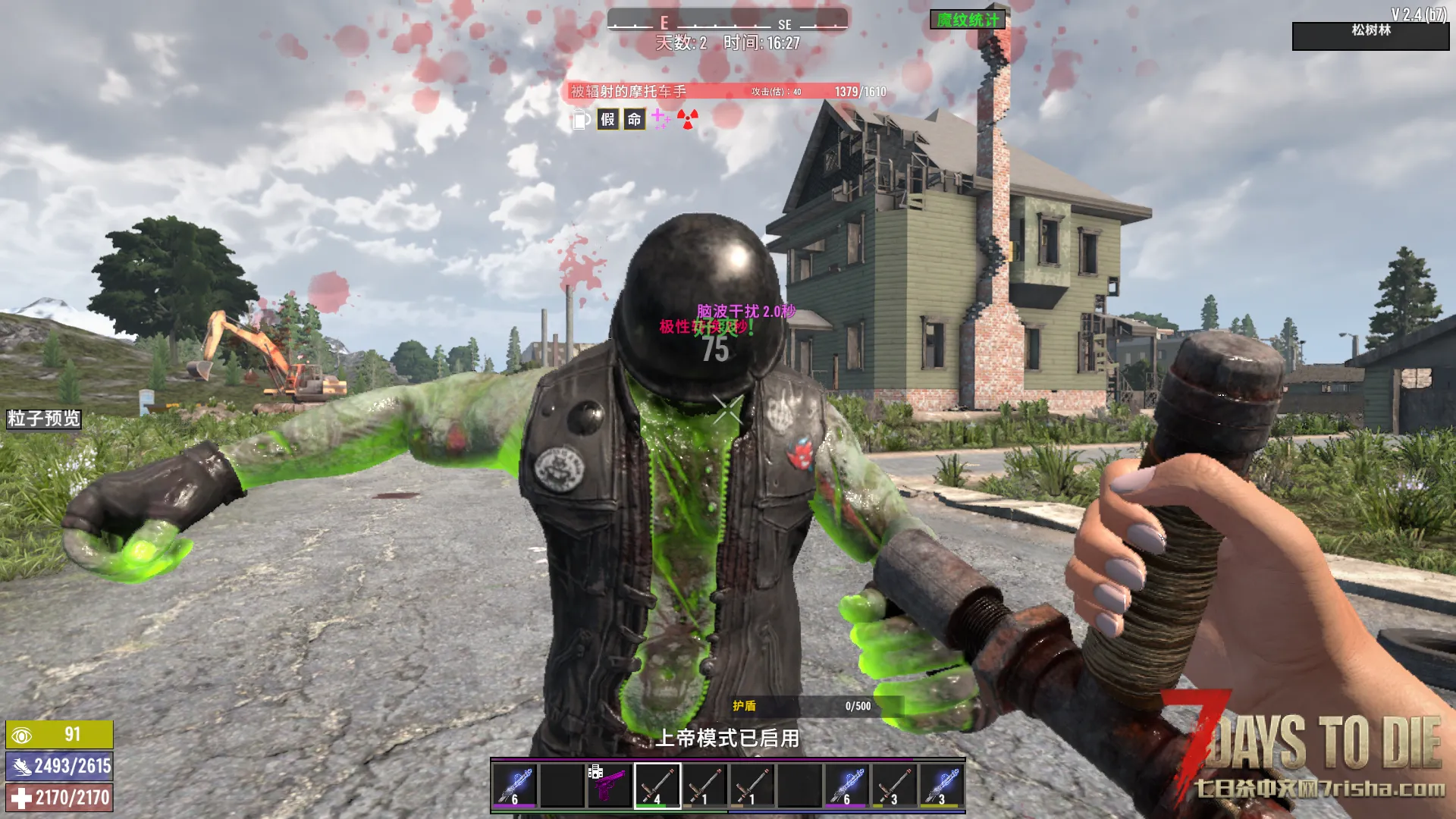
Task: Open the 魔纹统计 button
Action: (x=968, y=20)
